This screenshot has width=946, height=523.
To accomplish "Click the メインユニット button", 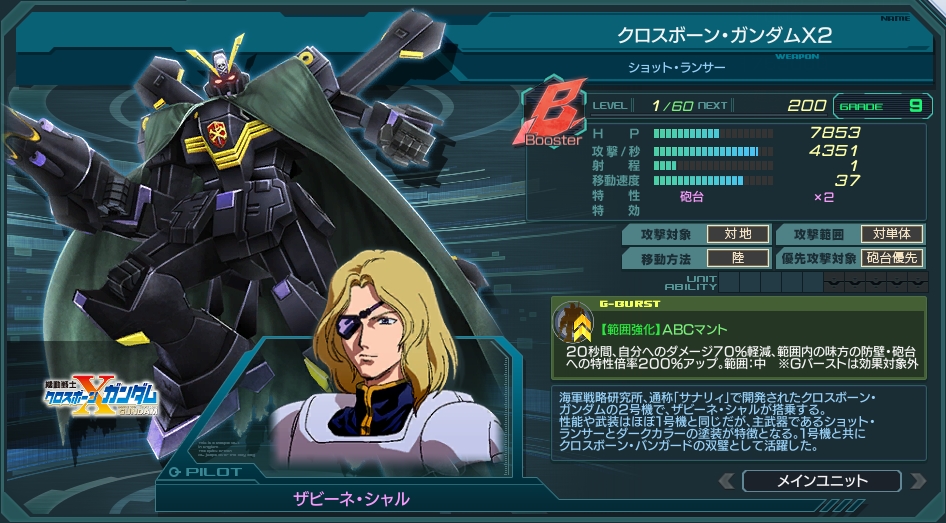I will [x=821, y=481].
